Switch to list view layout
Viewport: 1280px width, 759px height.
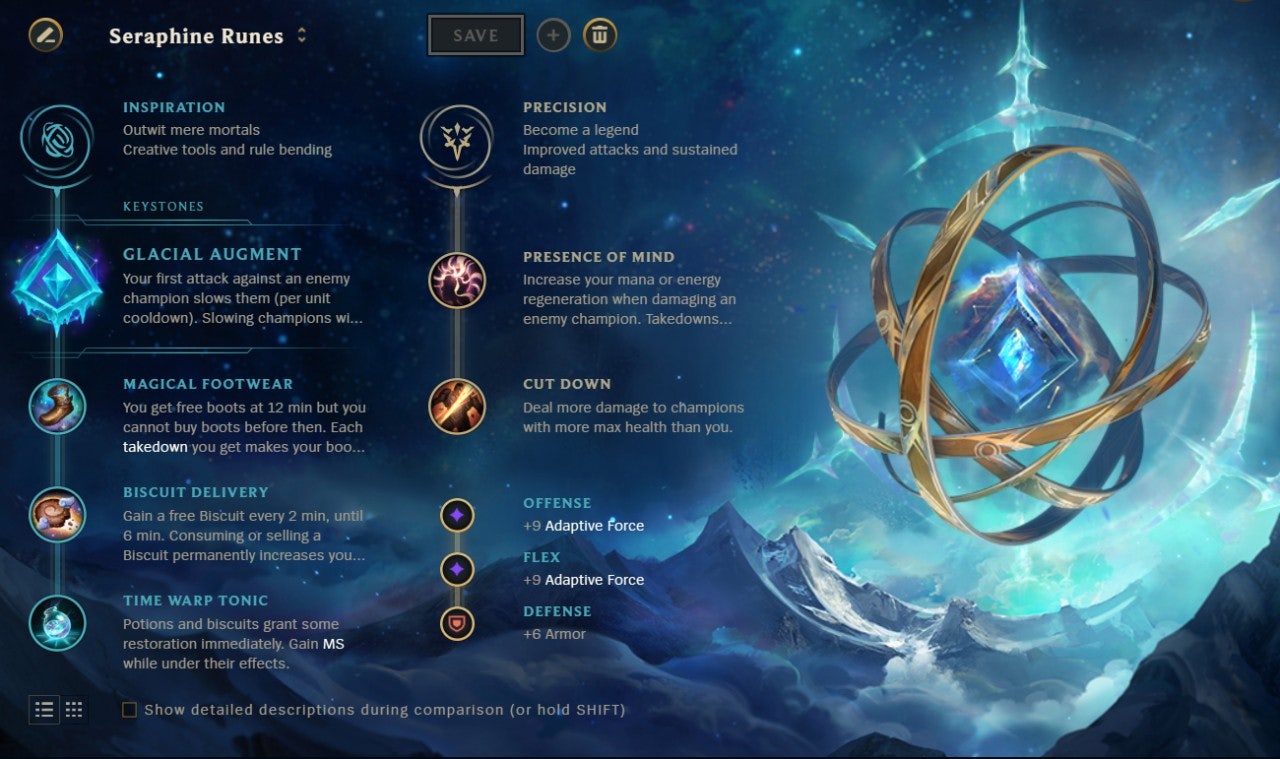(44, 710)
